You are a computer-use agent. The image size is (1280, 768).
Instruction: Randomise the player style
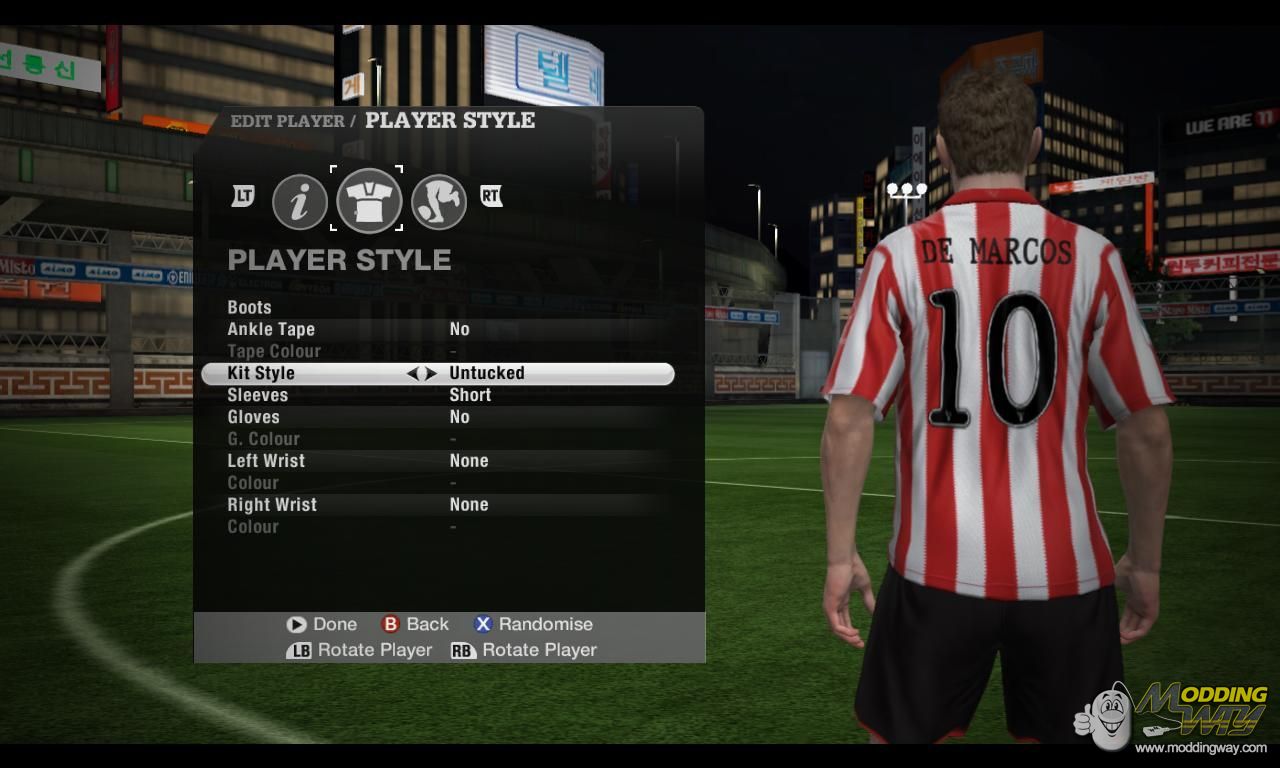point(534,624)
